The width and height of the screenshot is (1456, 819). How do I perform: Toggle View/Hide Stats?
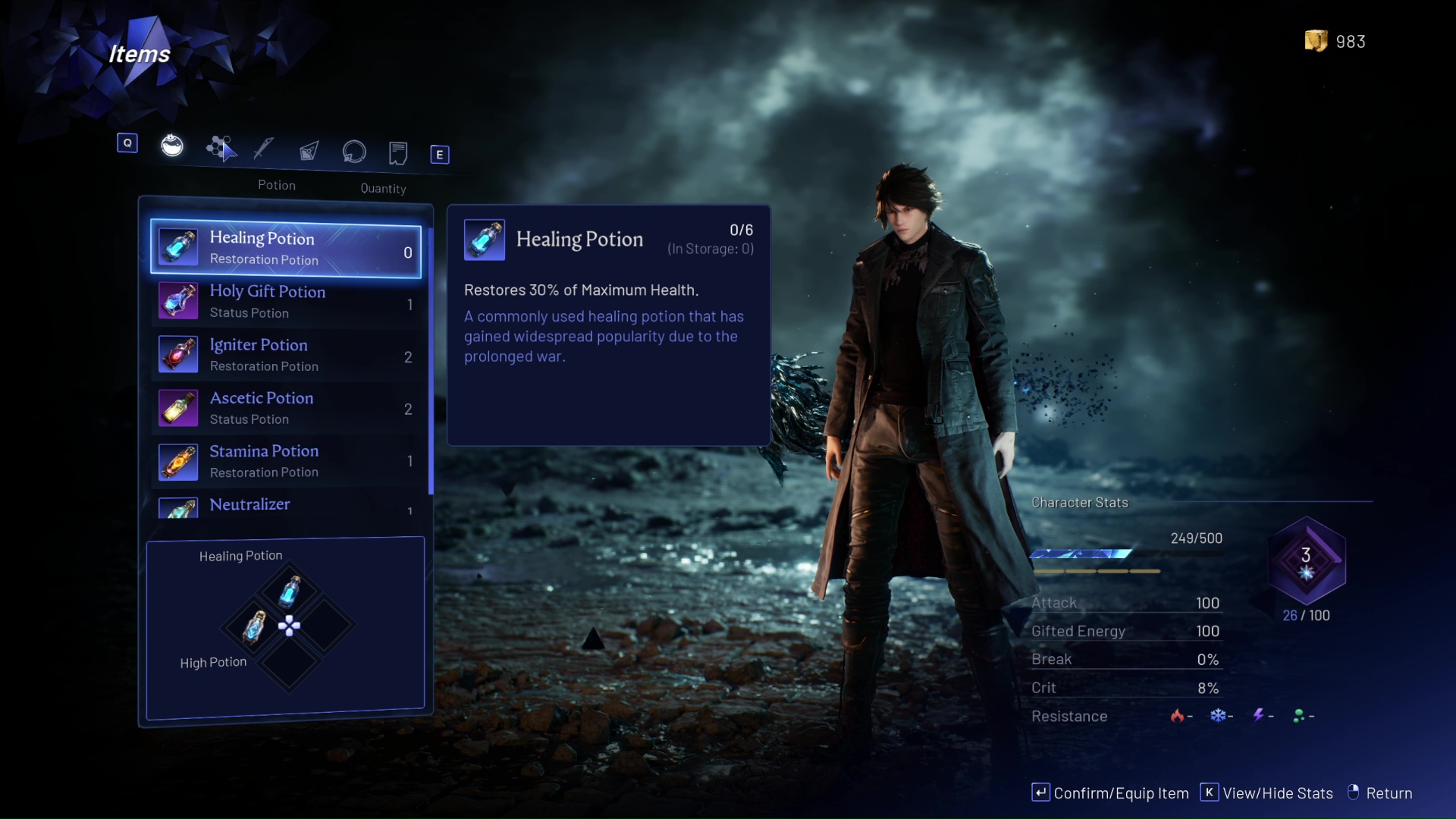[x=1266, y=793]
